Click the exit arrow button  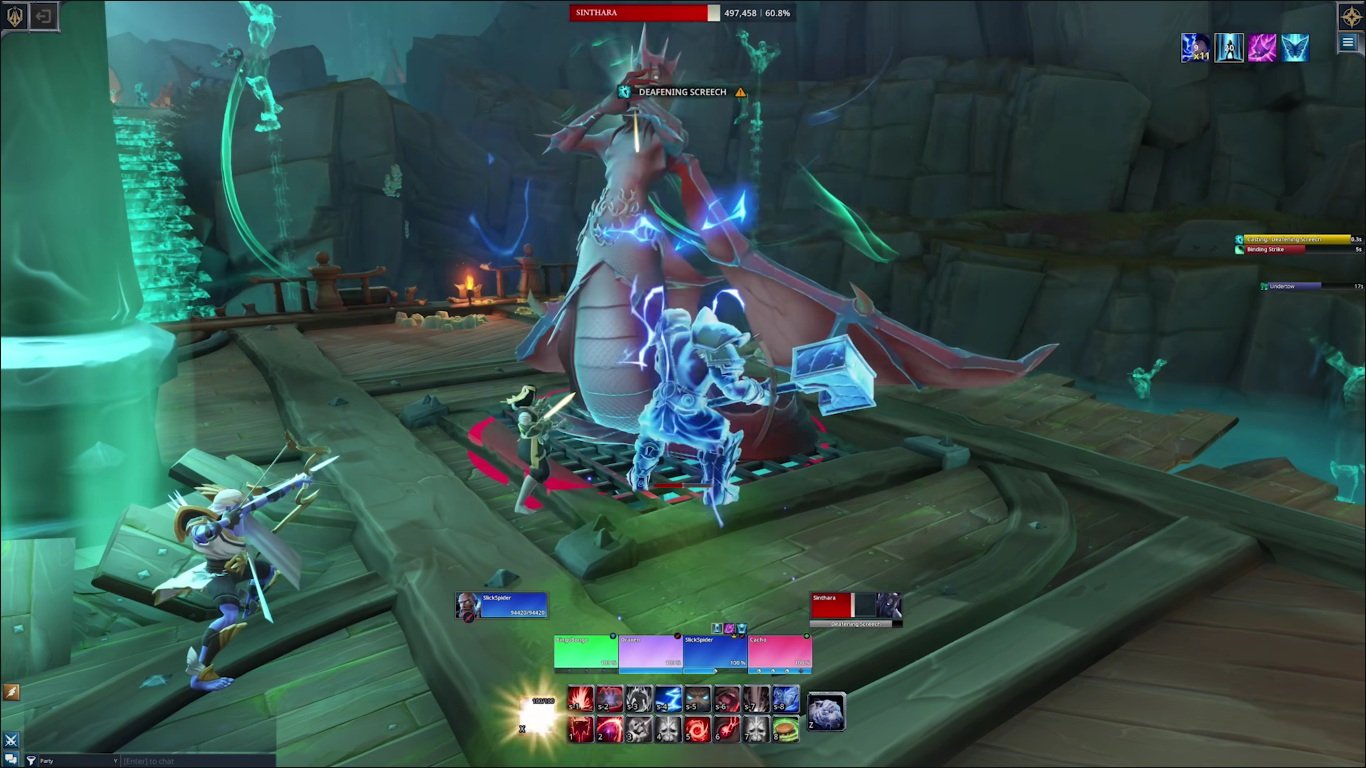(44, 16)
